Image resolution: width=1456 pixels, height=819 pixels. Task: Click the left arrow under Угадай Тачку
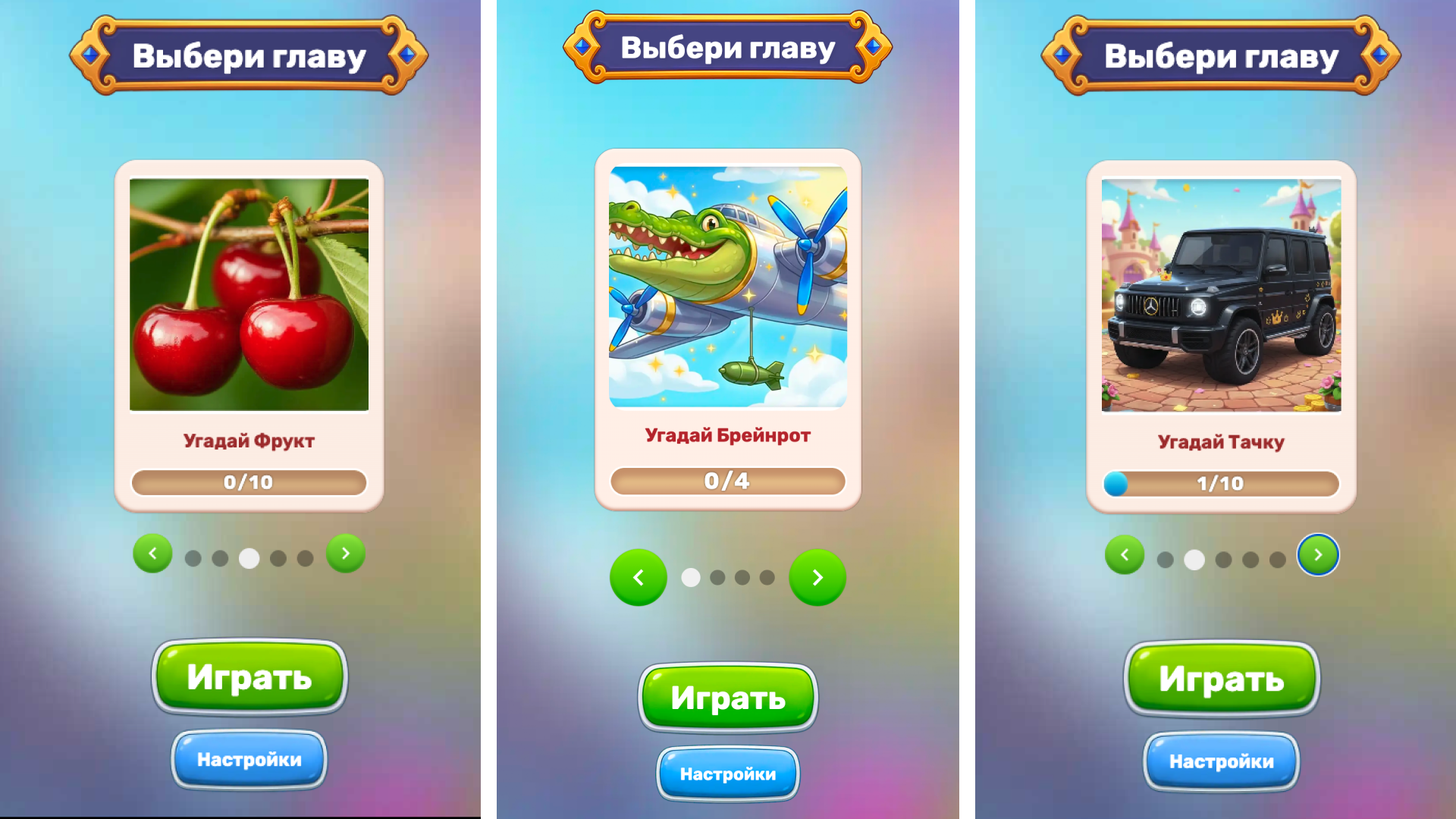pyautogui.click(x=1125, y=554)
